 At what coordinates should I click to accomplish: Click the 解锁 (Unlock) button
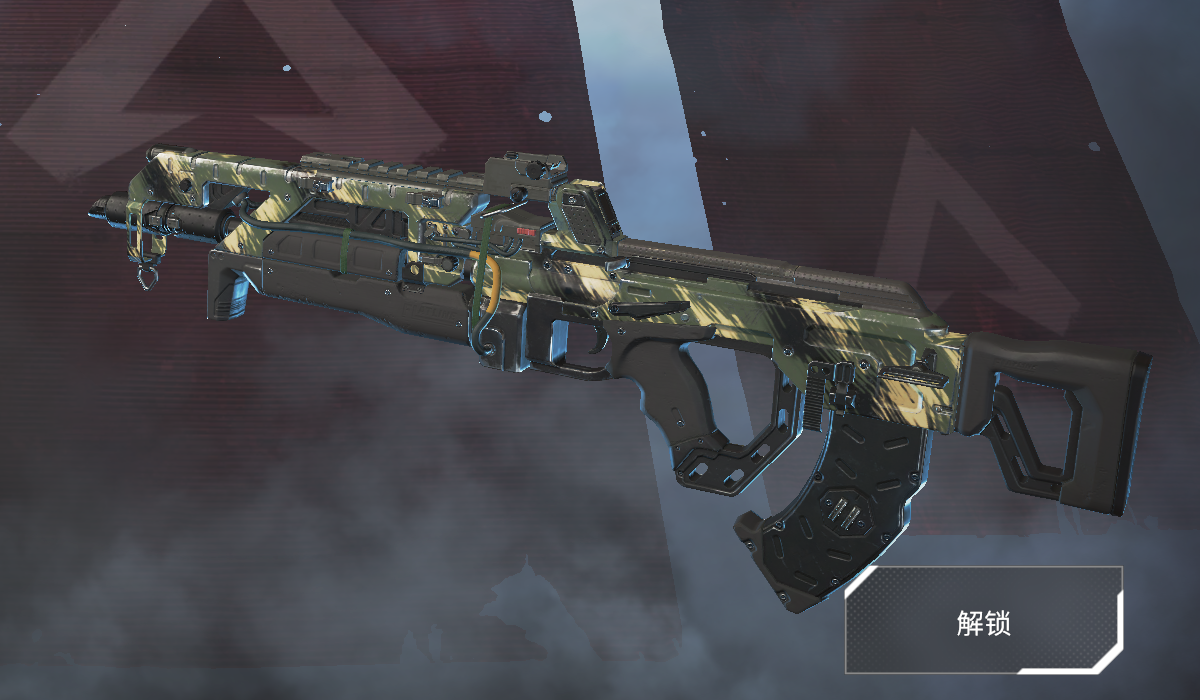coord(984,621)
